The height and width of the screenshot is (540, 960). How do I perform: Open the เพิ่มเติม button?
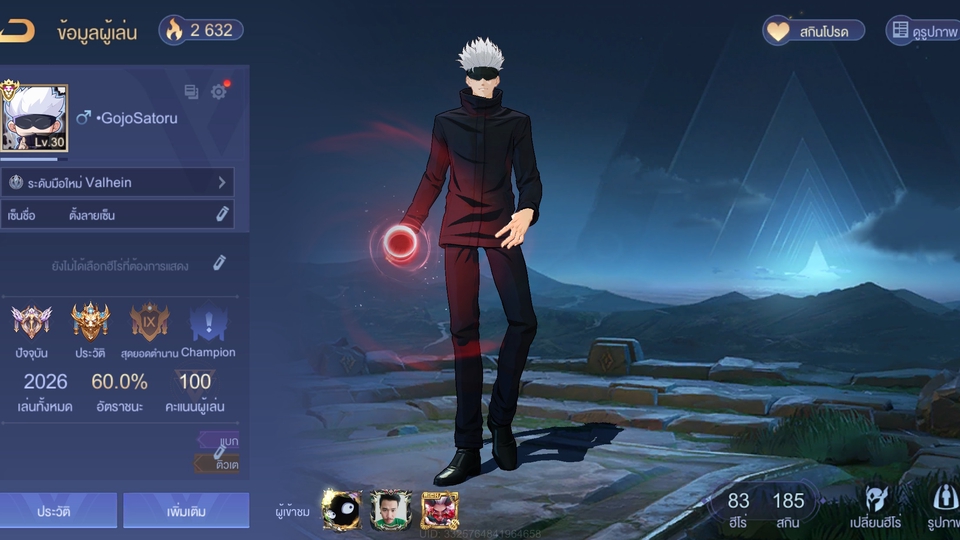click(186, 510)
